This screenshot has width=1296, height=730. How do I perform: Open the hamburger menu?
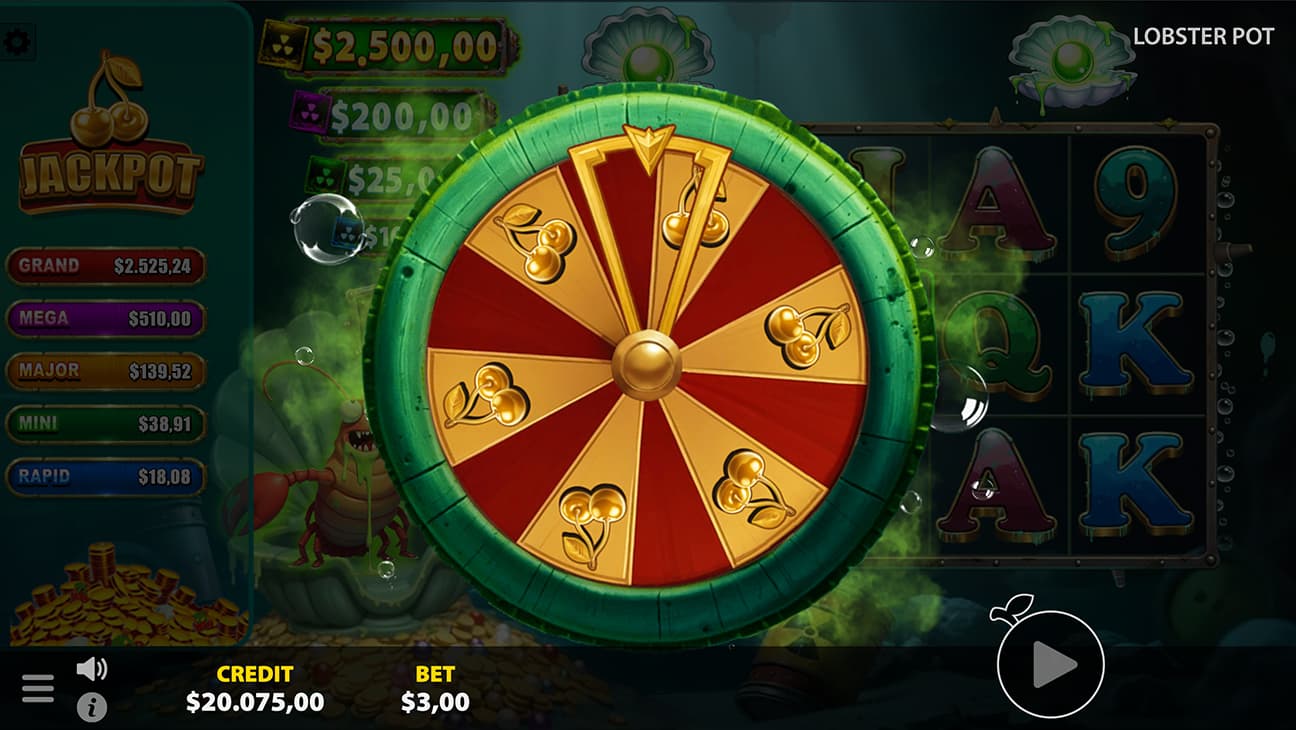(38, 688)
